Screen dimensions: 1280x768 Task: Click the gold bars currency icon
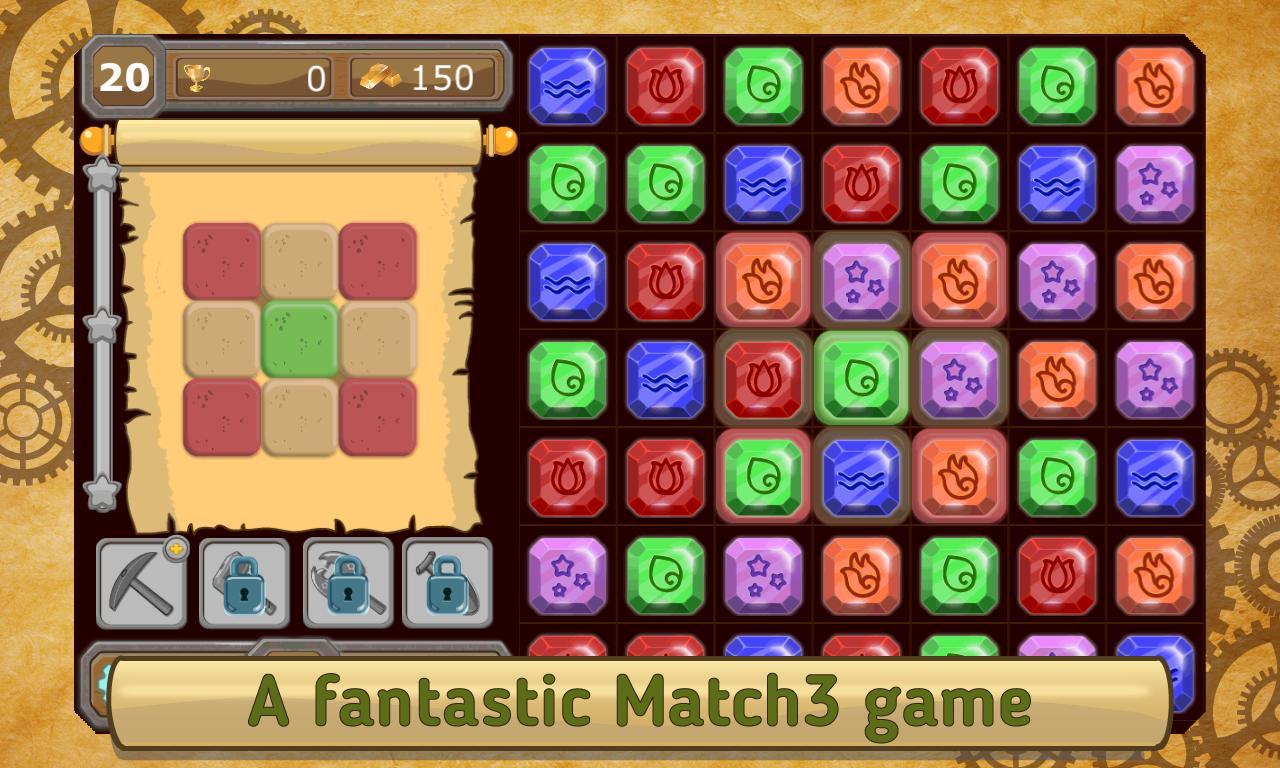point(380,75)
